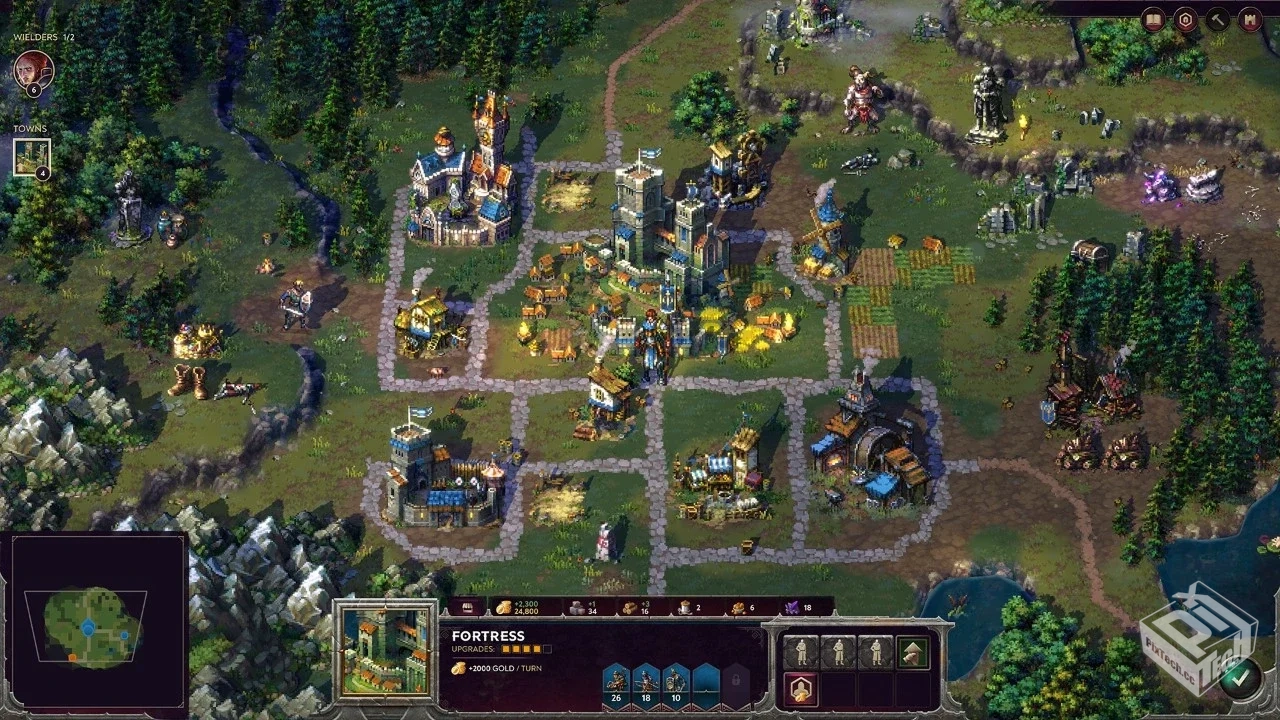Select the garrison troop stack with 26 units
The height and width of the screenshot is (720, 1280).
616,683
